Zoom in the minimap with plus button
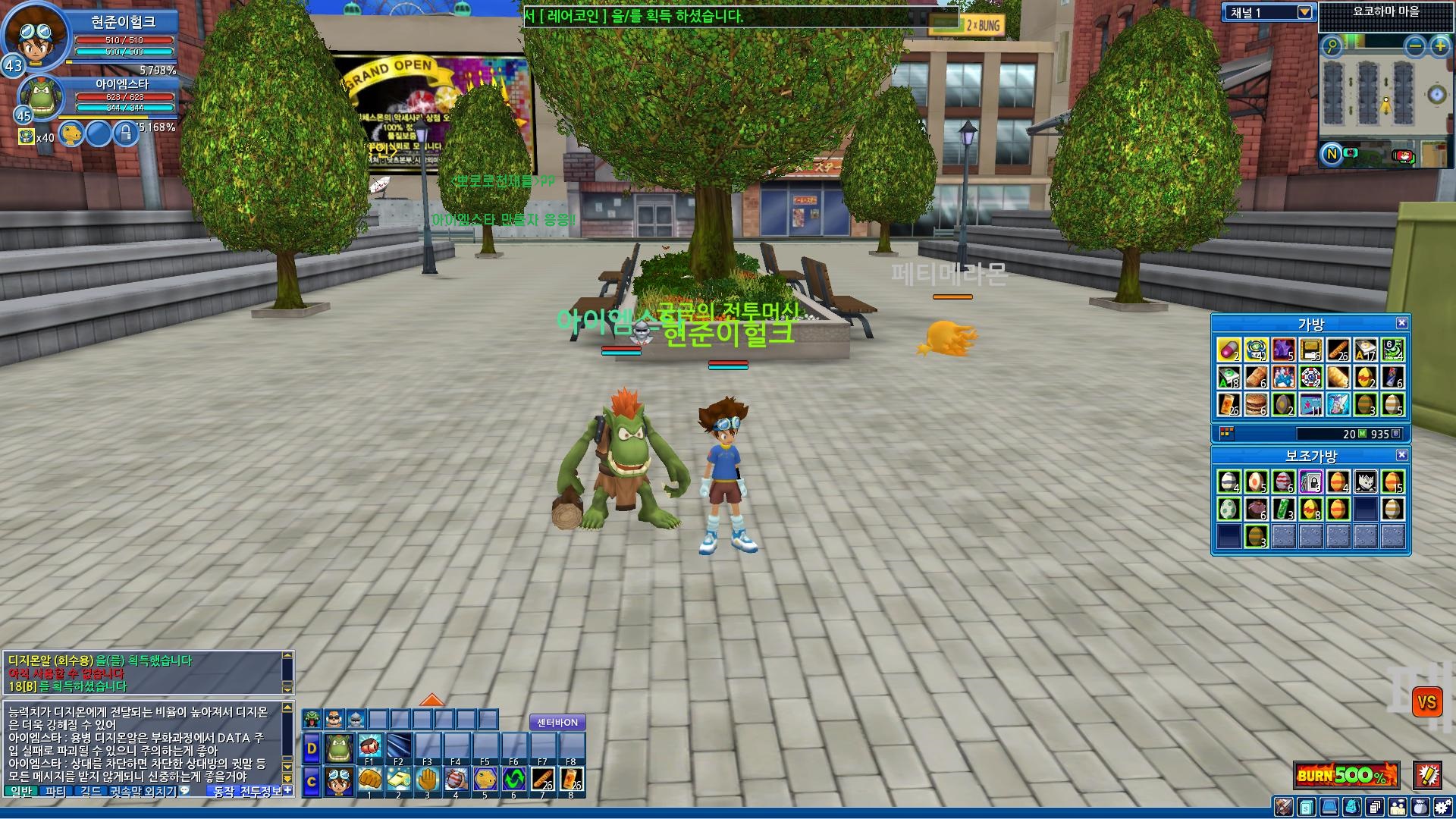This screenshot has height=819, width=1456. tap(1439, 46)
